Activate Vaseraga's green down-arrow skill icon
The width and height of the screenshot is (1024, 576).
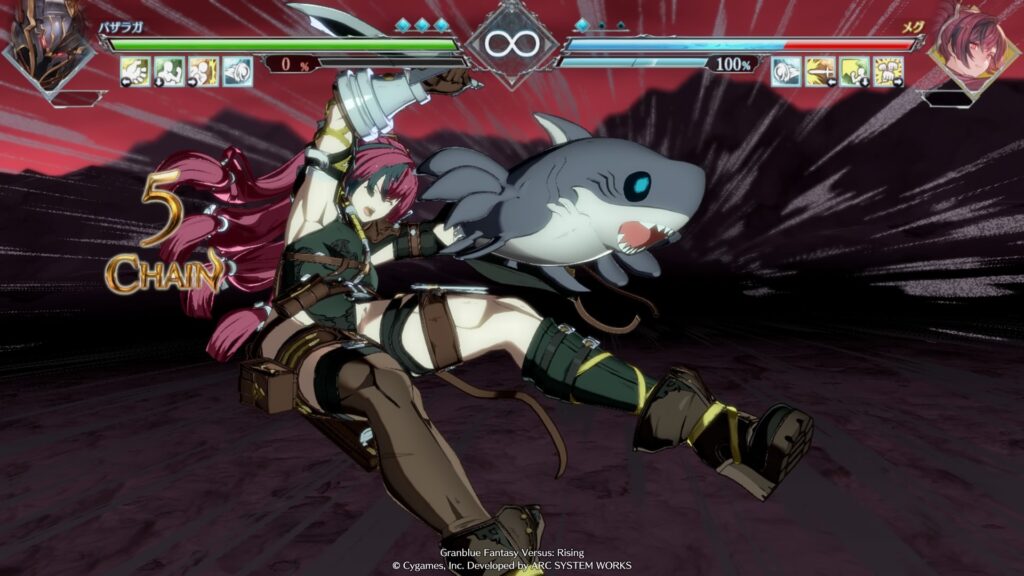coord(169,71)
